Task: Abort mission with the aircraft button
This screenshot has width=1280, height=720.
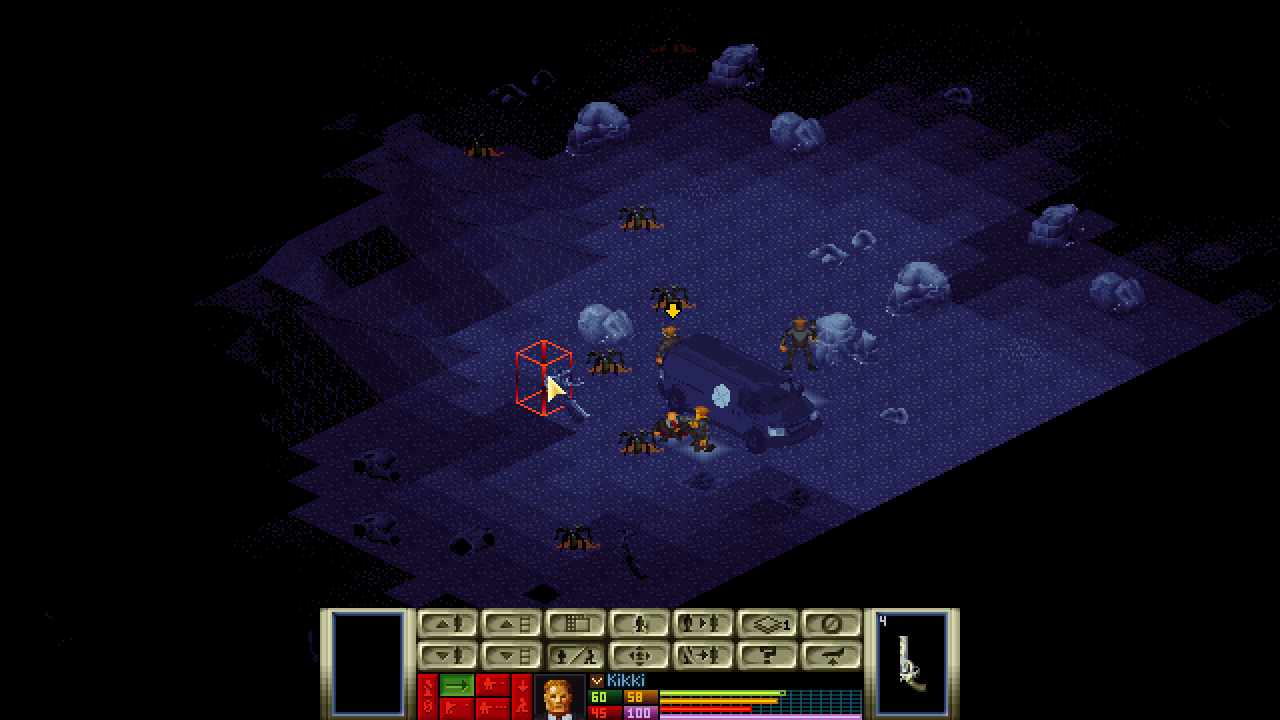Action: point(831,656)
